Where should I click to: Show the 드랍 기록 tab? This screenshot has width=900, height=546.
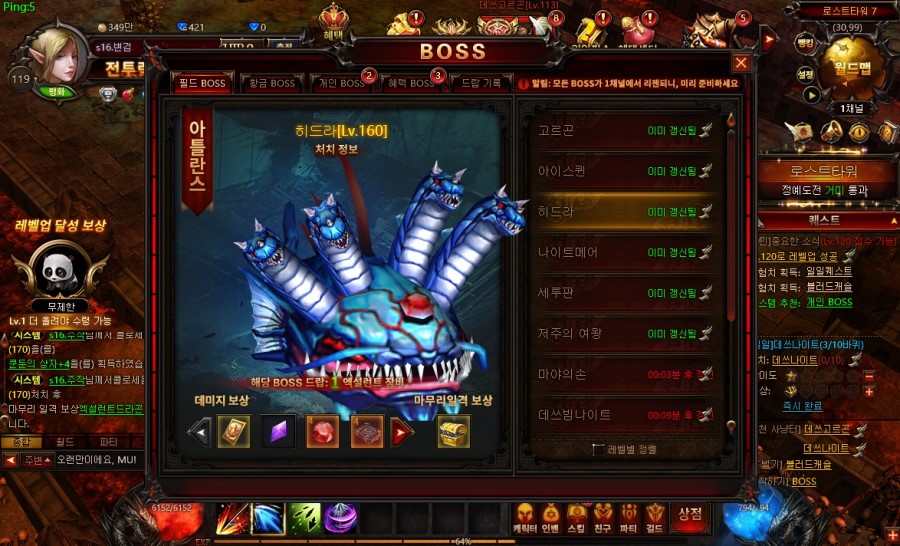tap(480, 83)
